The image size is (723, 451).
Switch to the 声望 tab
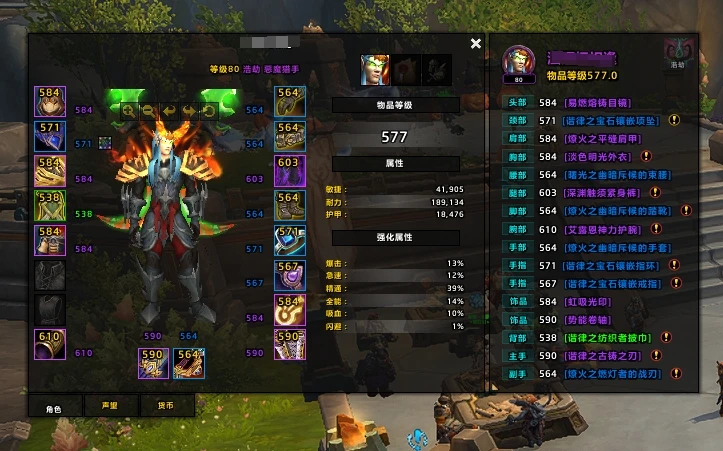(109, 406)
